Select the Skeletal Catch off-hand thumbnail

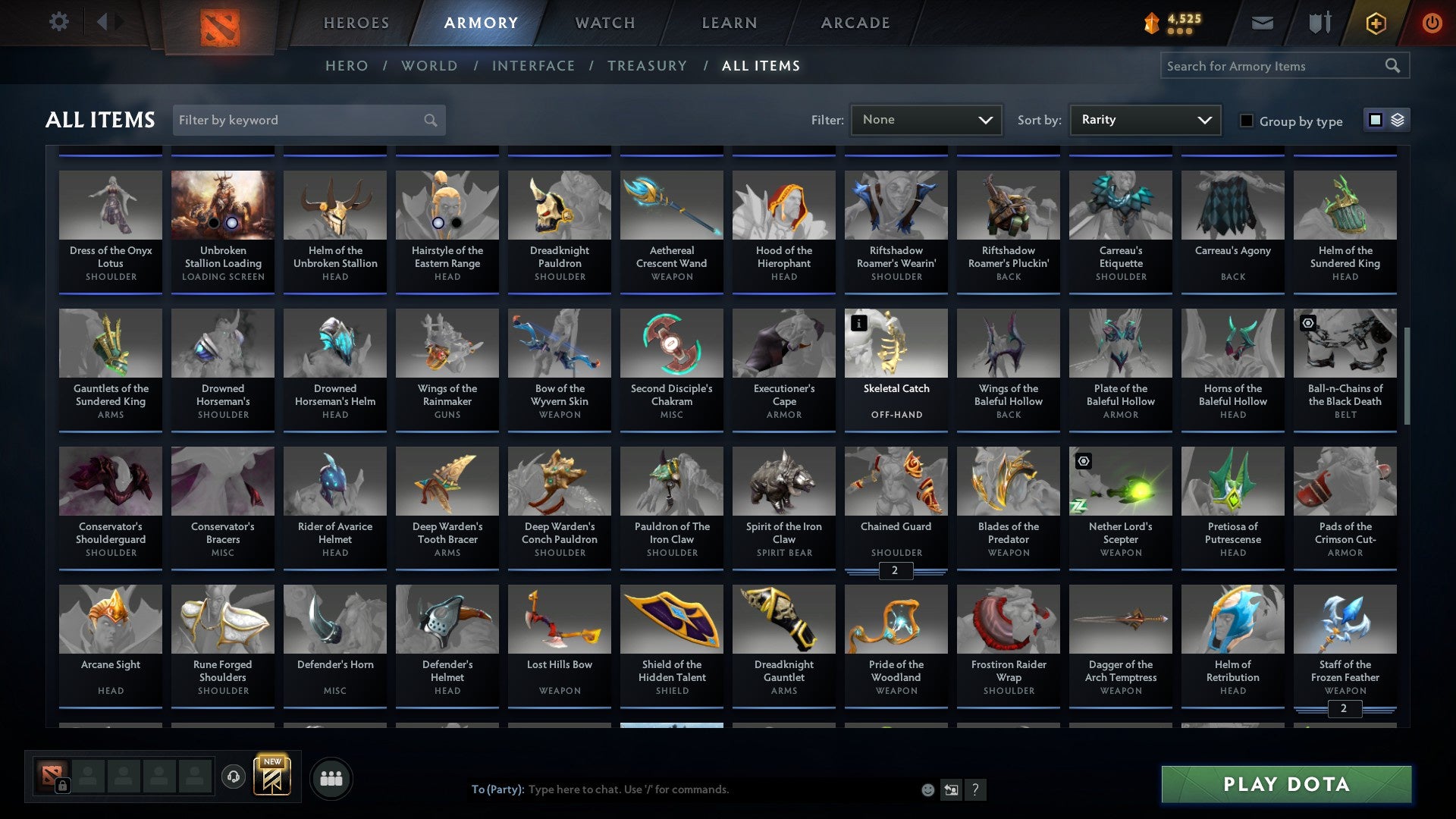[x=896, y=343]
